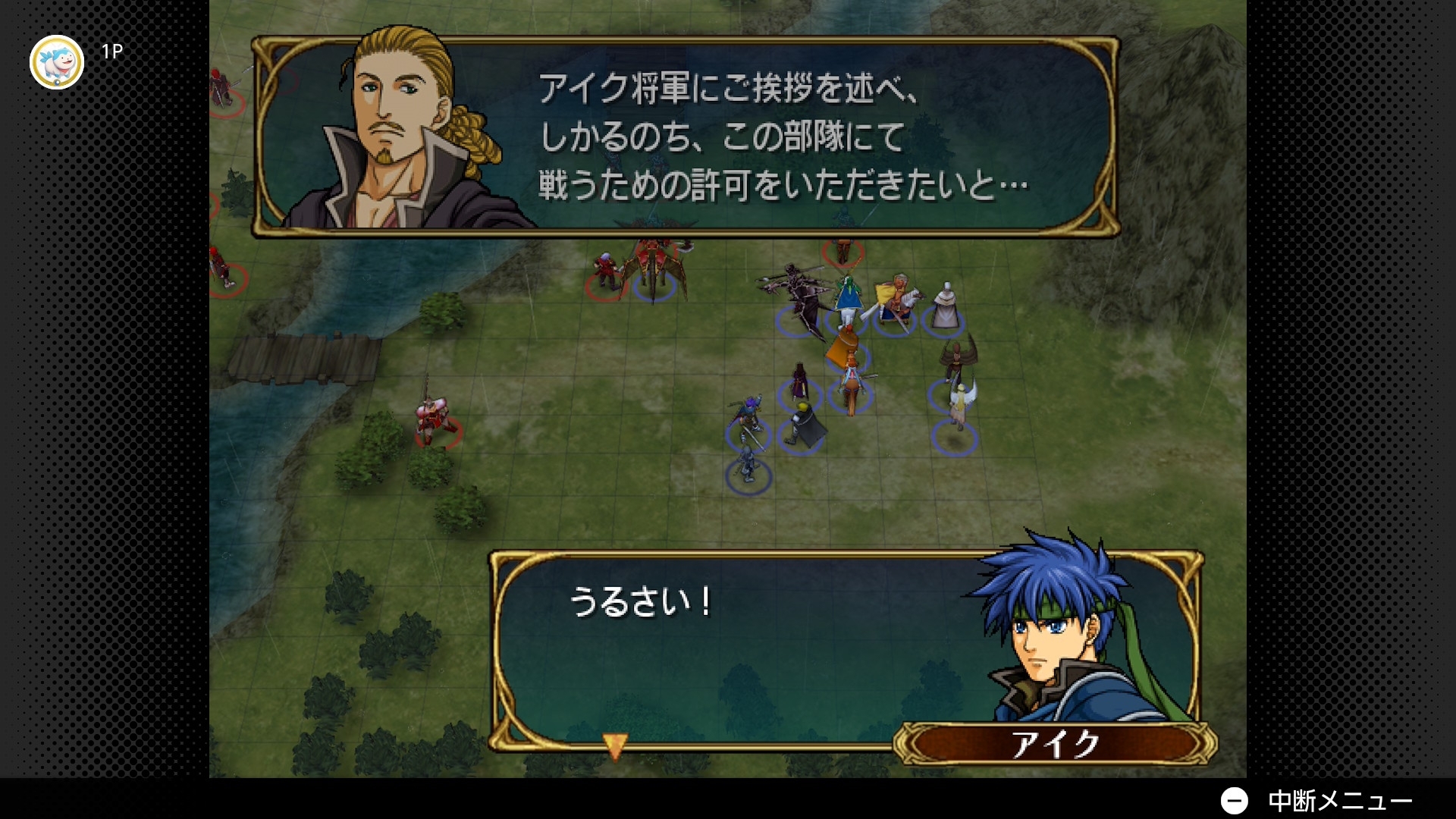
Task: Open the 中断メニュー suspend menu
Action: pos(1316,800)
